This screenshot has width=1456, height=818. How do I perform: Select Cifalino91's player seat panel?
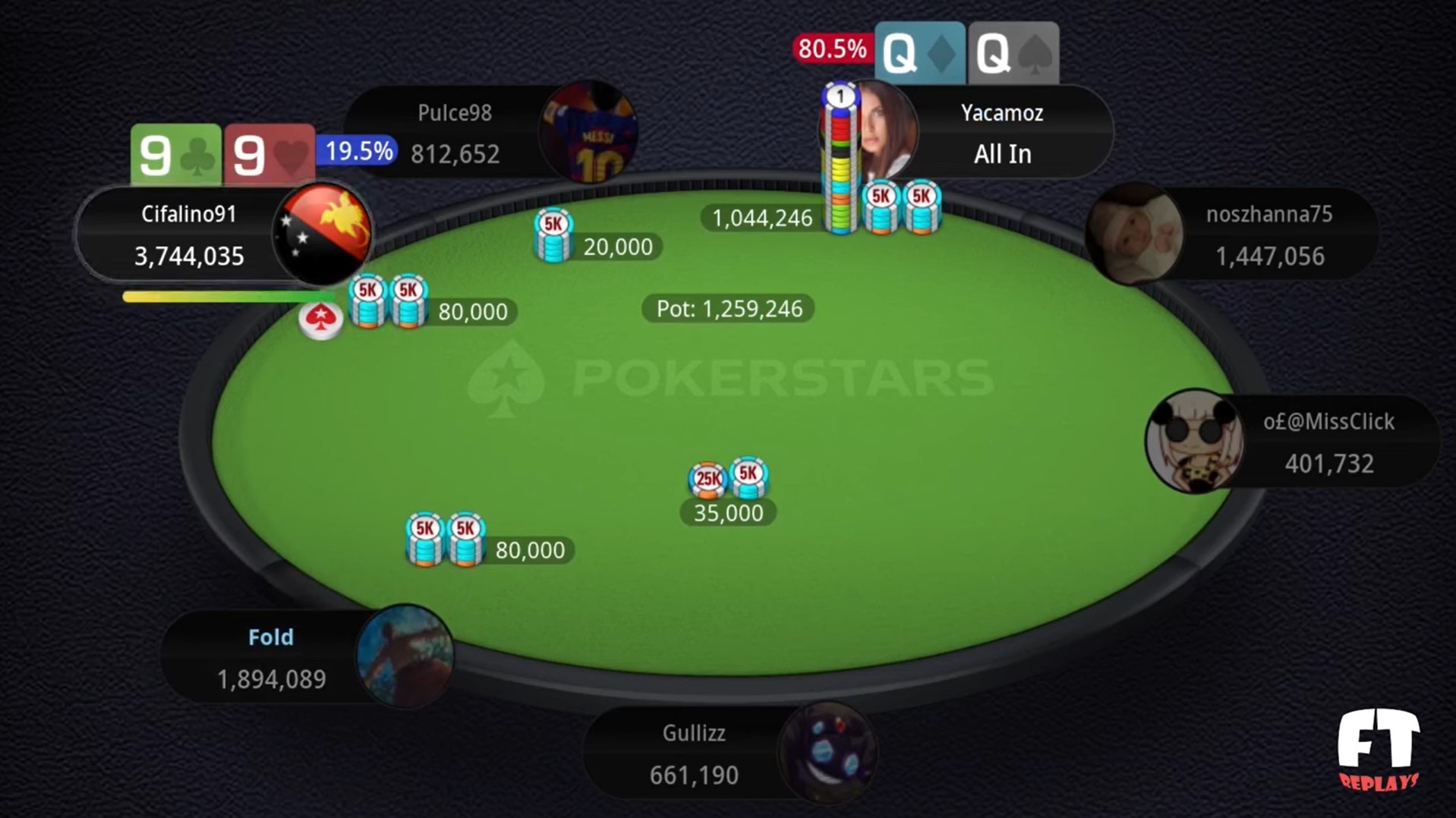[188, 235]
